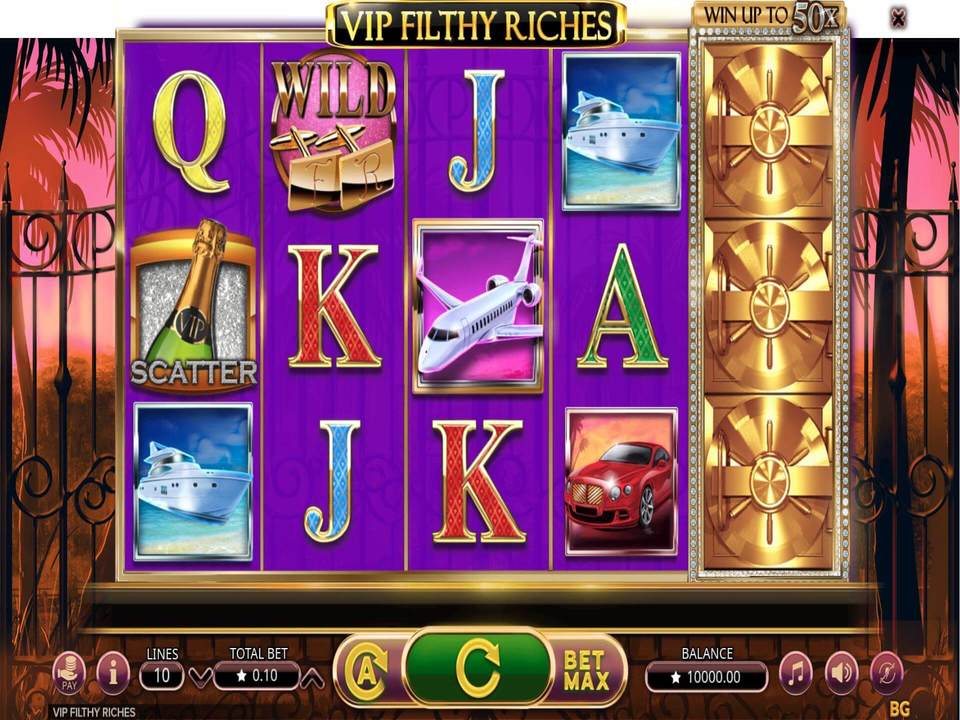The width and height of the screenshot is (960, 720).
Task: Activate the autoplay button
Action: (x=366, y=669)
